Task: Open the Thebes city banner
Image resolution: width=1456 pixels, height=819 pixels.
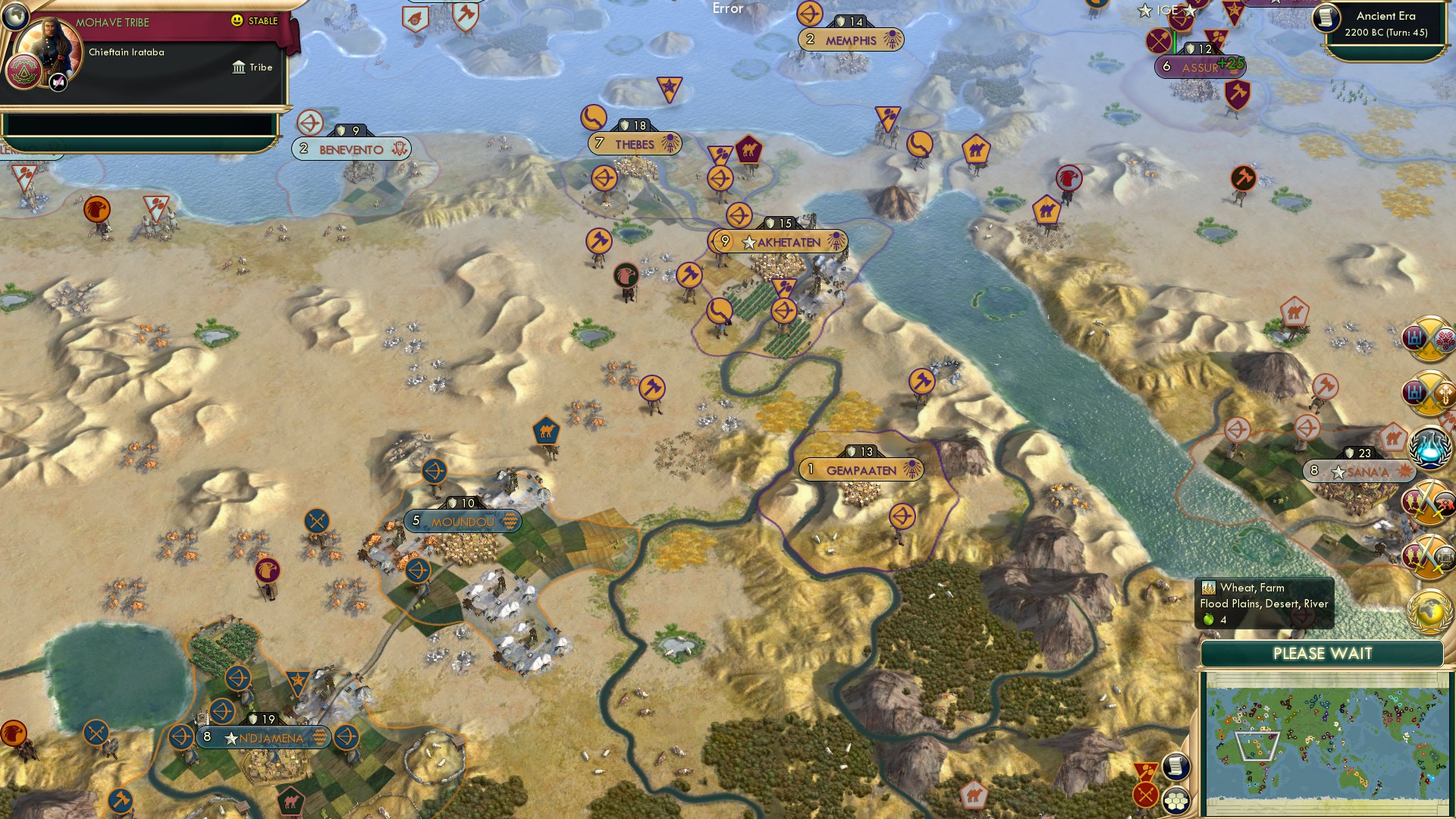Action: [x=634, y=142]
